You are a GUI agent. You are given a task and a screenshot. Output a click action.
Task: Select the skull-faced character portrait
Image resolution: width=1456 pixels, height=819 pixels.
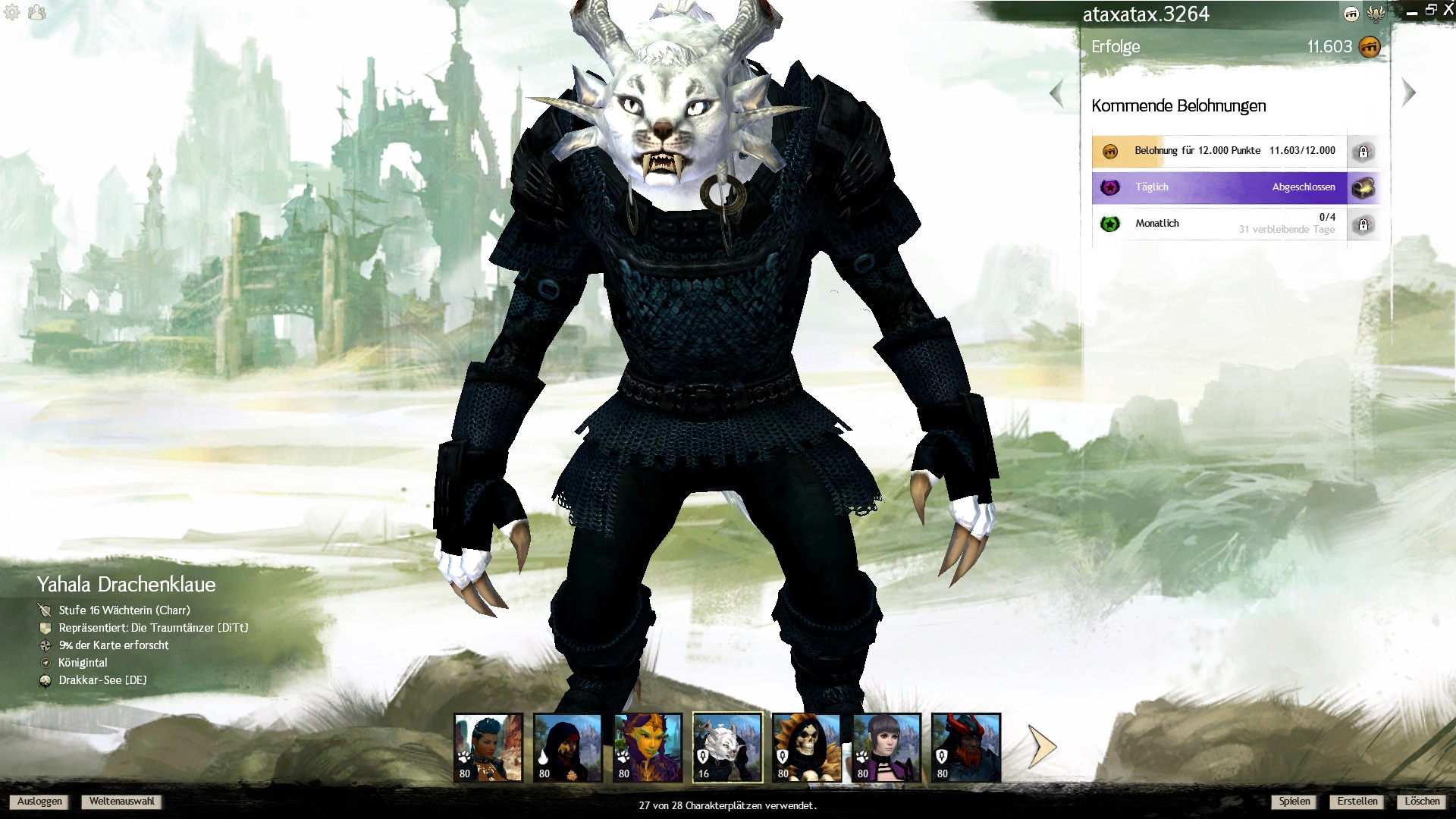807,748
